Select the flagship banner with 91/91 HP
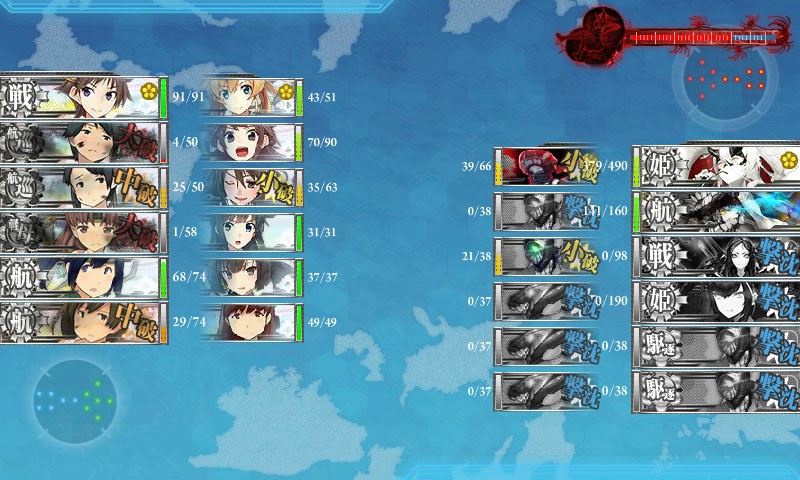800x480 pixels. pyautogui.click(x=83, y=98)
